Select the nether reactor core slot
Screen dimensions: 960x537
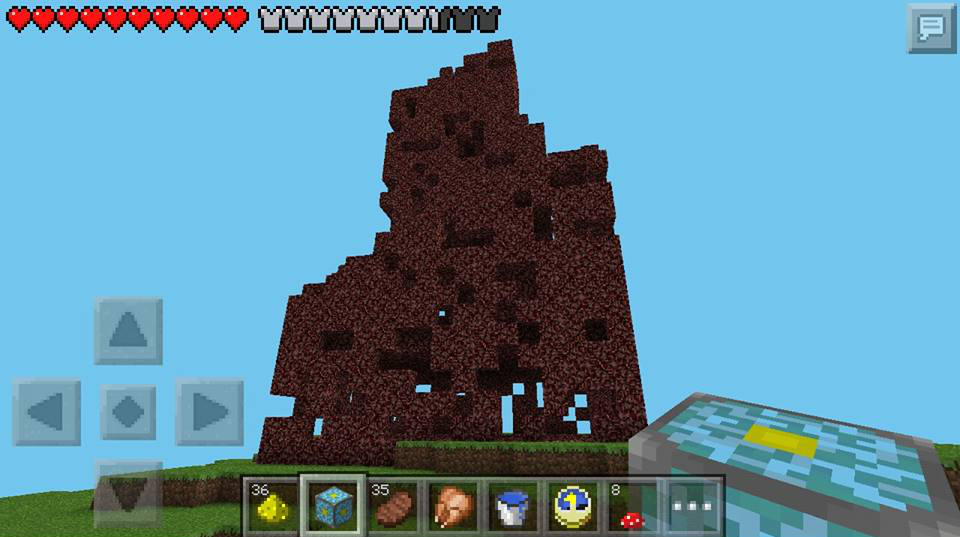pyautogui.click(x=333, y=505)
